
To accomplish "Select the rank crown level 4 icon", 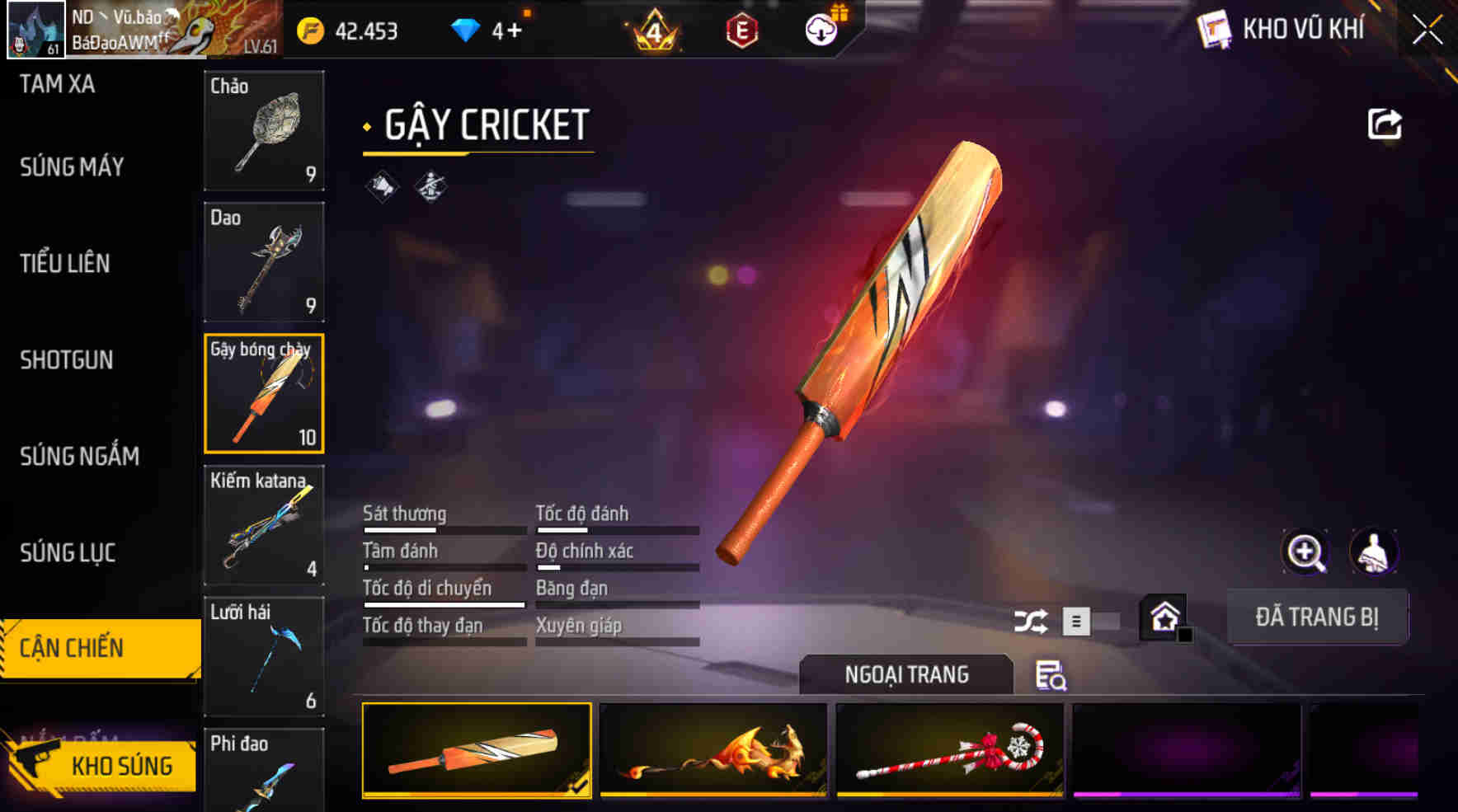I will tap(654, 27).
